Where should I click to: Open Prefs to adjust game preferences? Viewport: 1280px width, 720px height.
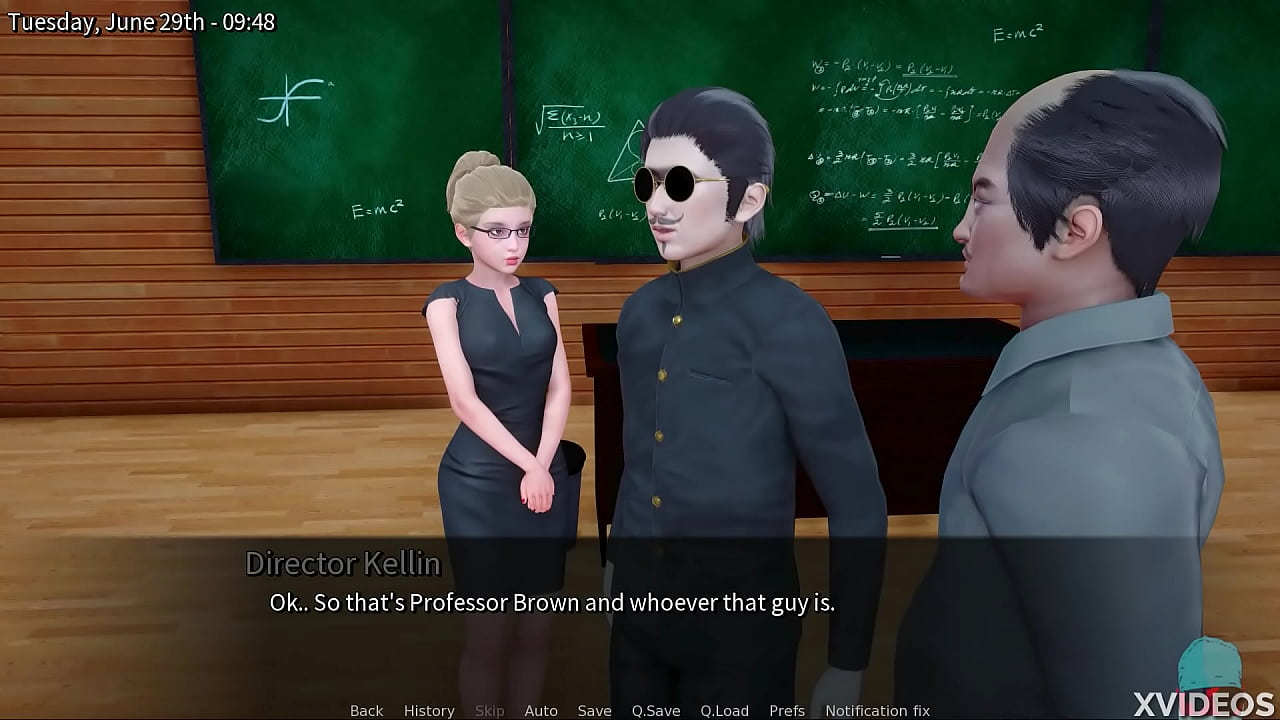[x=788, y=710]
